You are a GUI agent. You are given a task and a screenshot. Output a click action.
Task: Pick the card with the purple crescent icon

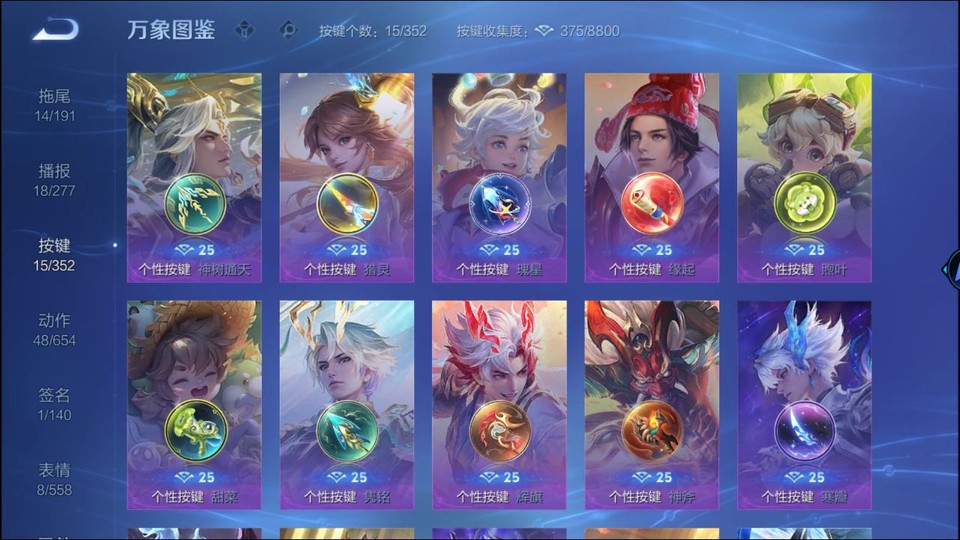click(x=804, y=405)
